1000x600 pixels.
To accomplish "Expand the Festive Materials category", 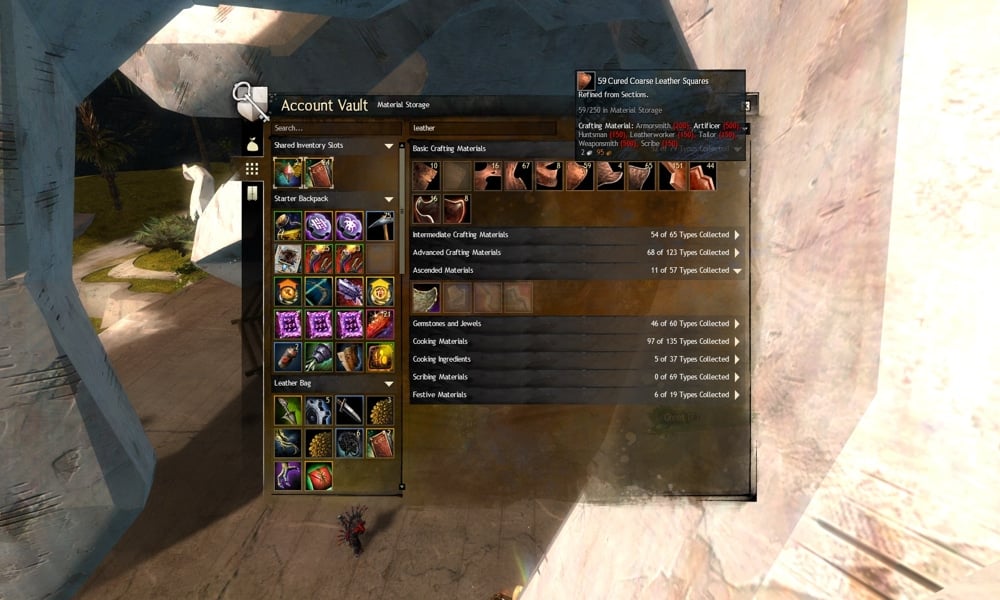I will (737, 395).
